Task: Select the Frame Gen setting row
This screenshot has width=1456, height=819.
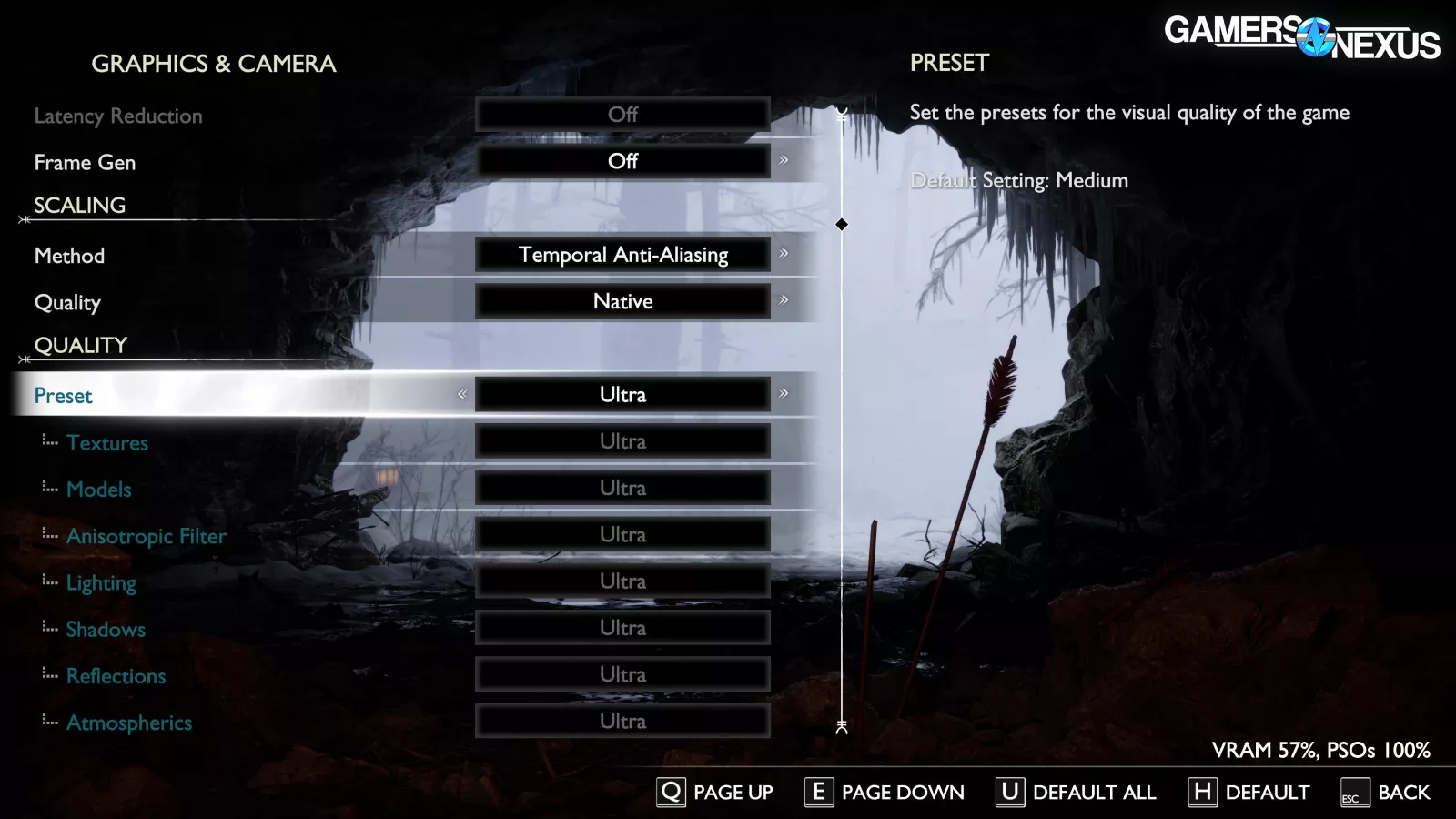Action: (85, 163)
